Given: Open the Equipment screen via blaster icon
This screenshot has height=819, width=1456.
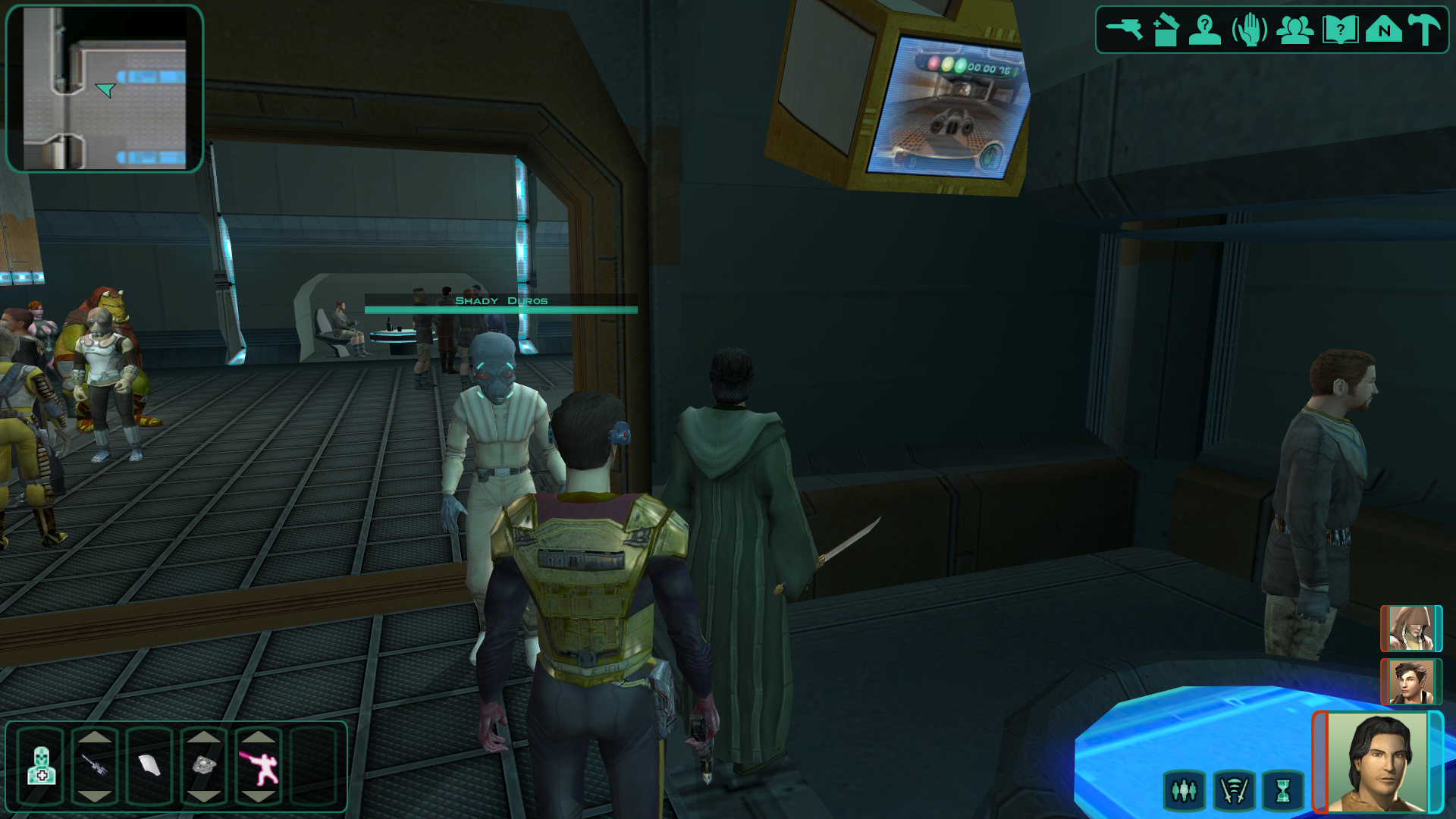Looking at the screenshot, I should (1124, 30).
